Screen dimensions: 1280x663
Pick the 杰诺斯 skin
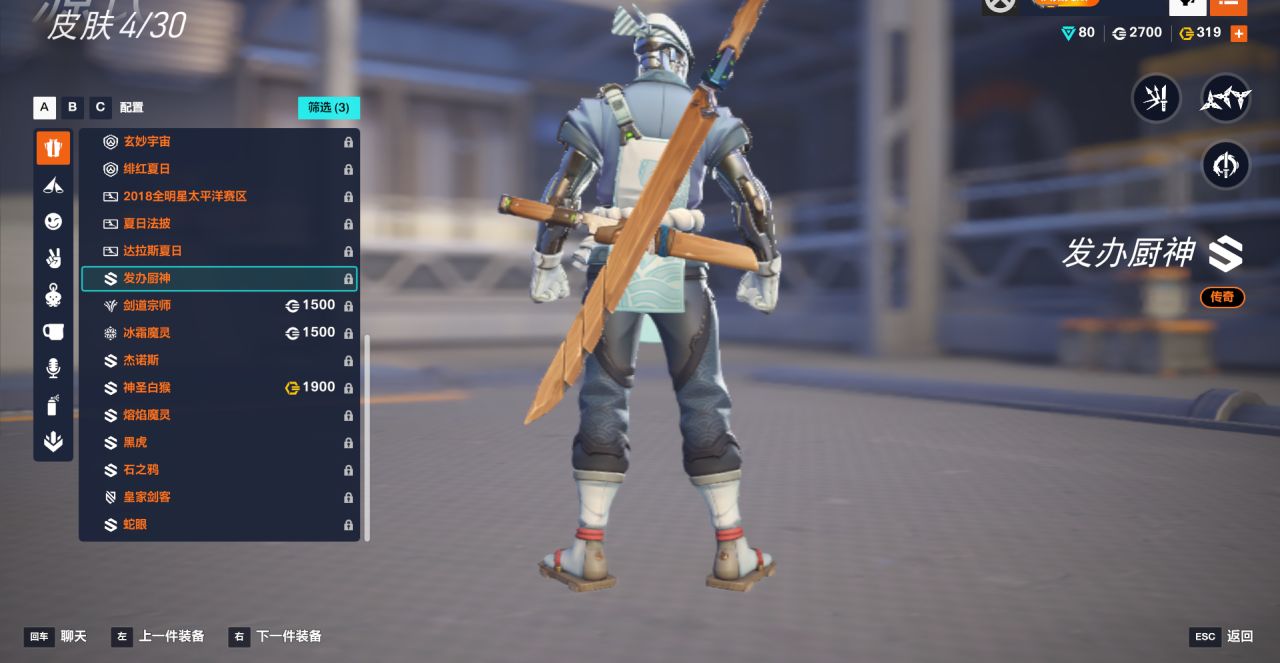point(218,360)
